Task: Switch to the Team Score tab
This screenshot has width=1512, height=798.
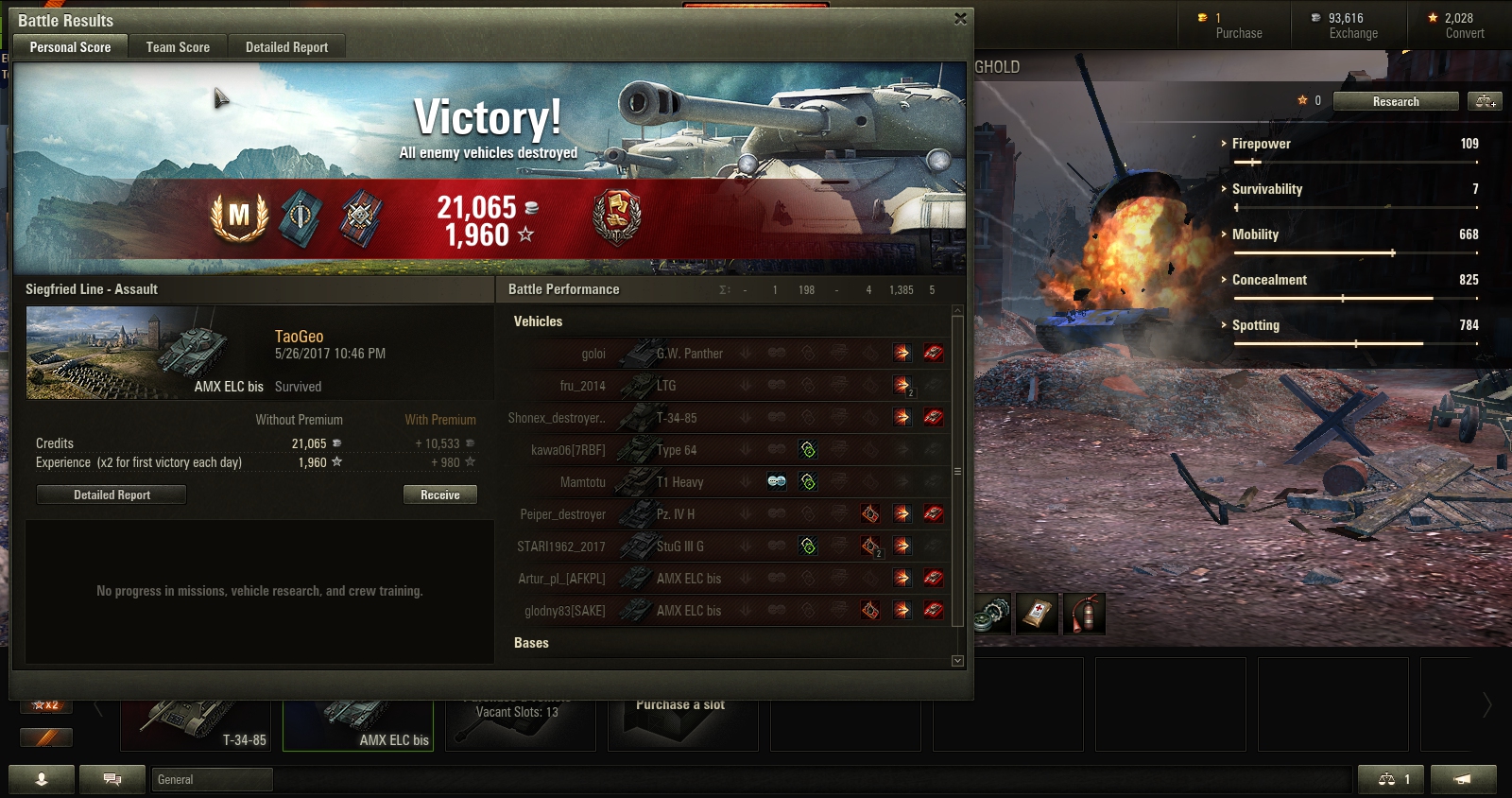Action: (178, 47)
